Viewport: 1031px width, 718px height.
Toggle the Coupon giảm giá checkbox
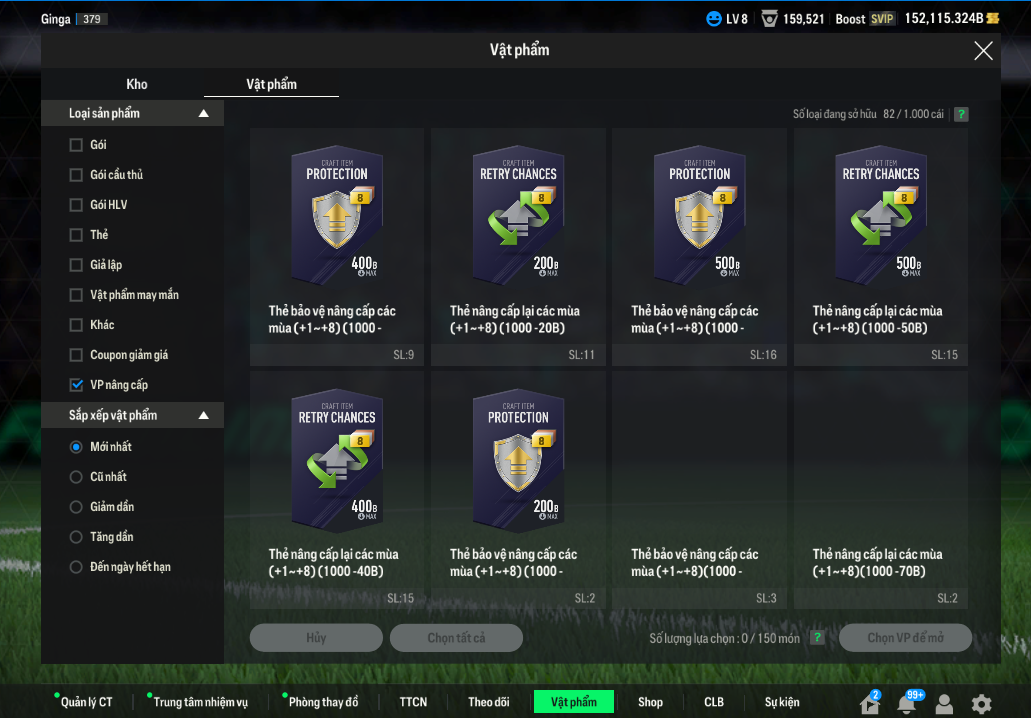pyautogui.click(x=76, y=355)
